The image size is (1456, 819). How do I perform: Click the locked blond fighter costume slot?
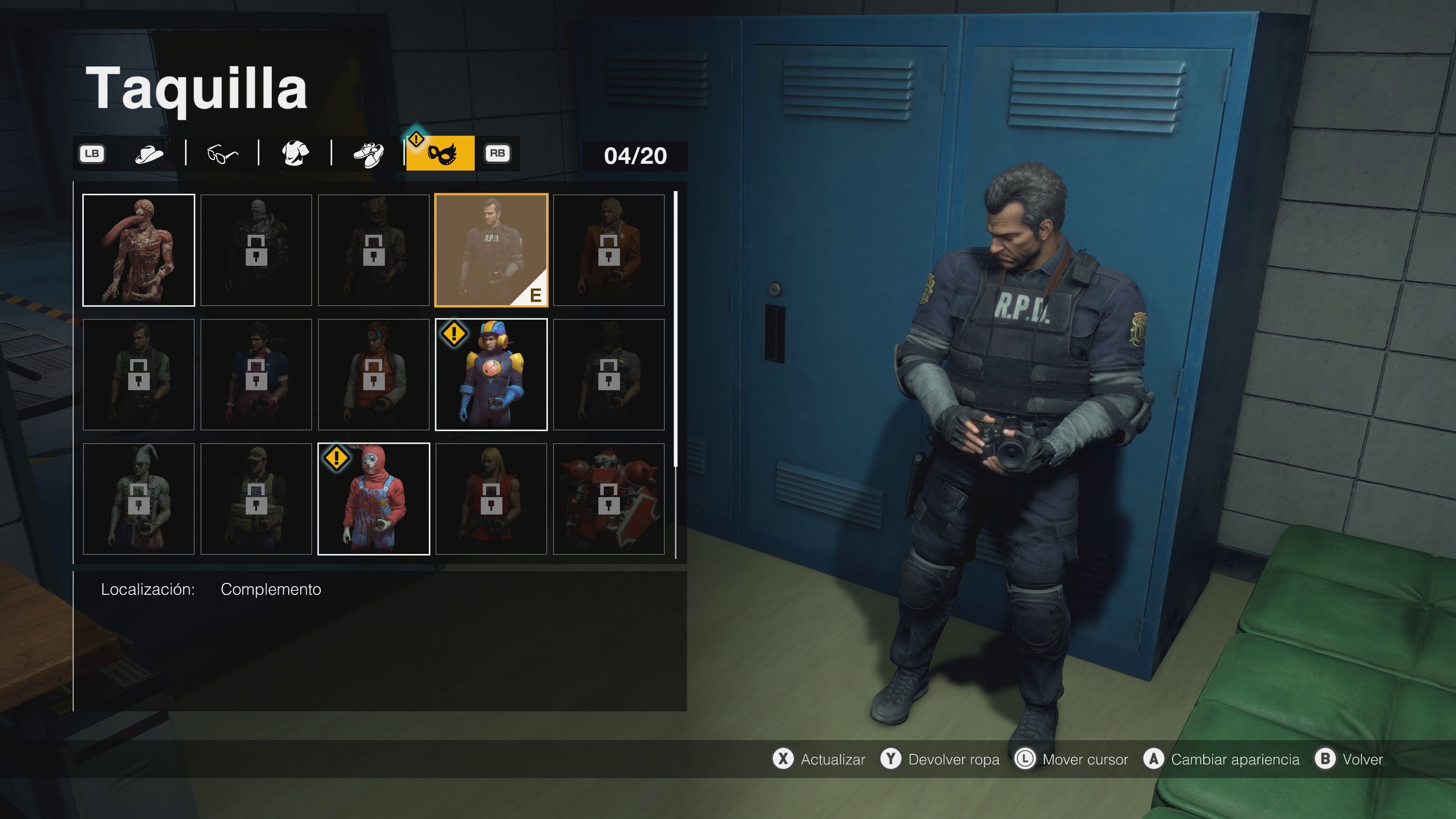click(491, 499)
